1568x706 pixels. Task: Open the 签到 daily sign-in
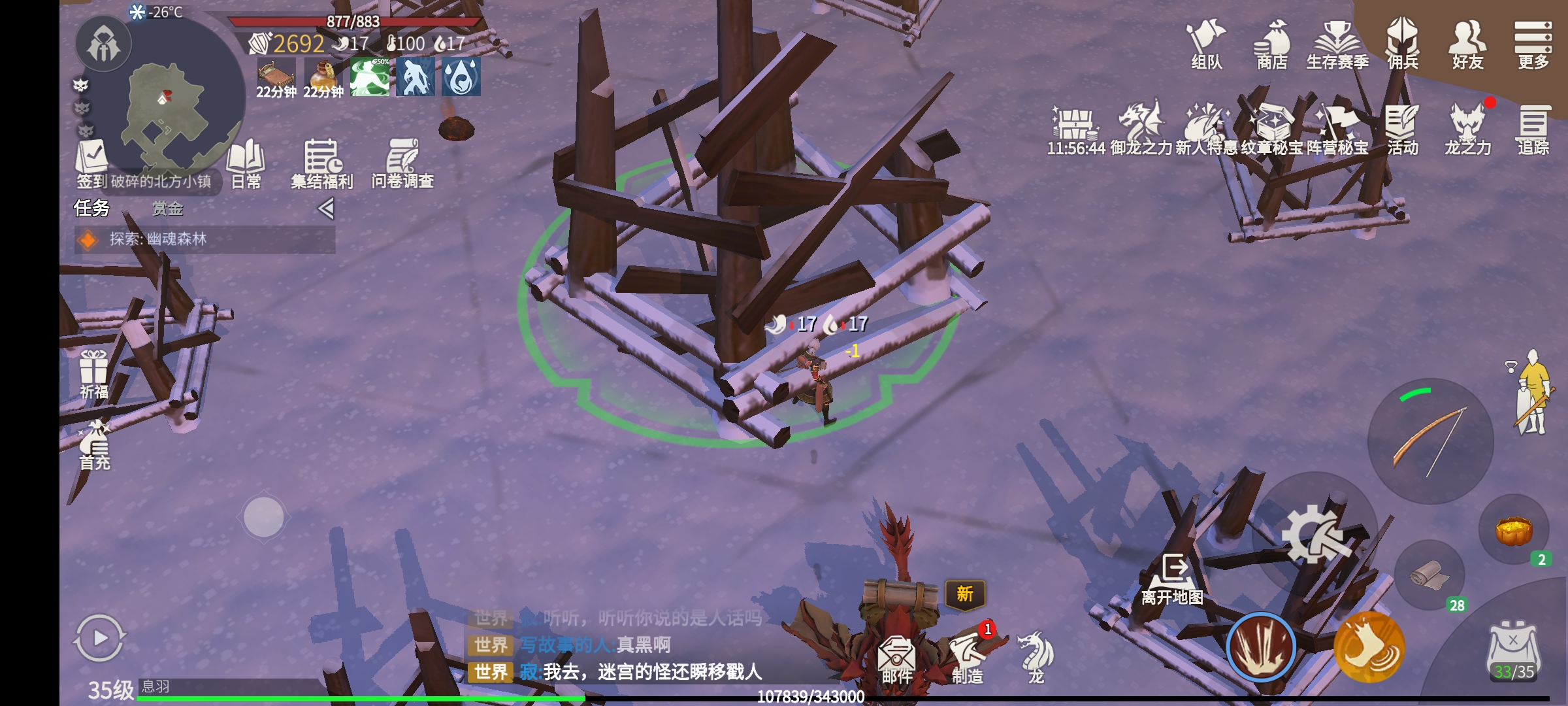[x=91, y=163]
